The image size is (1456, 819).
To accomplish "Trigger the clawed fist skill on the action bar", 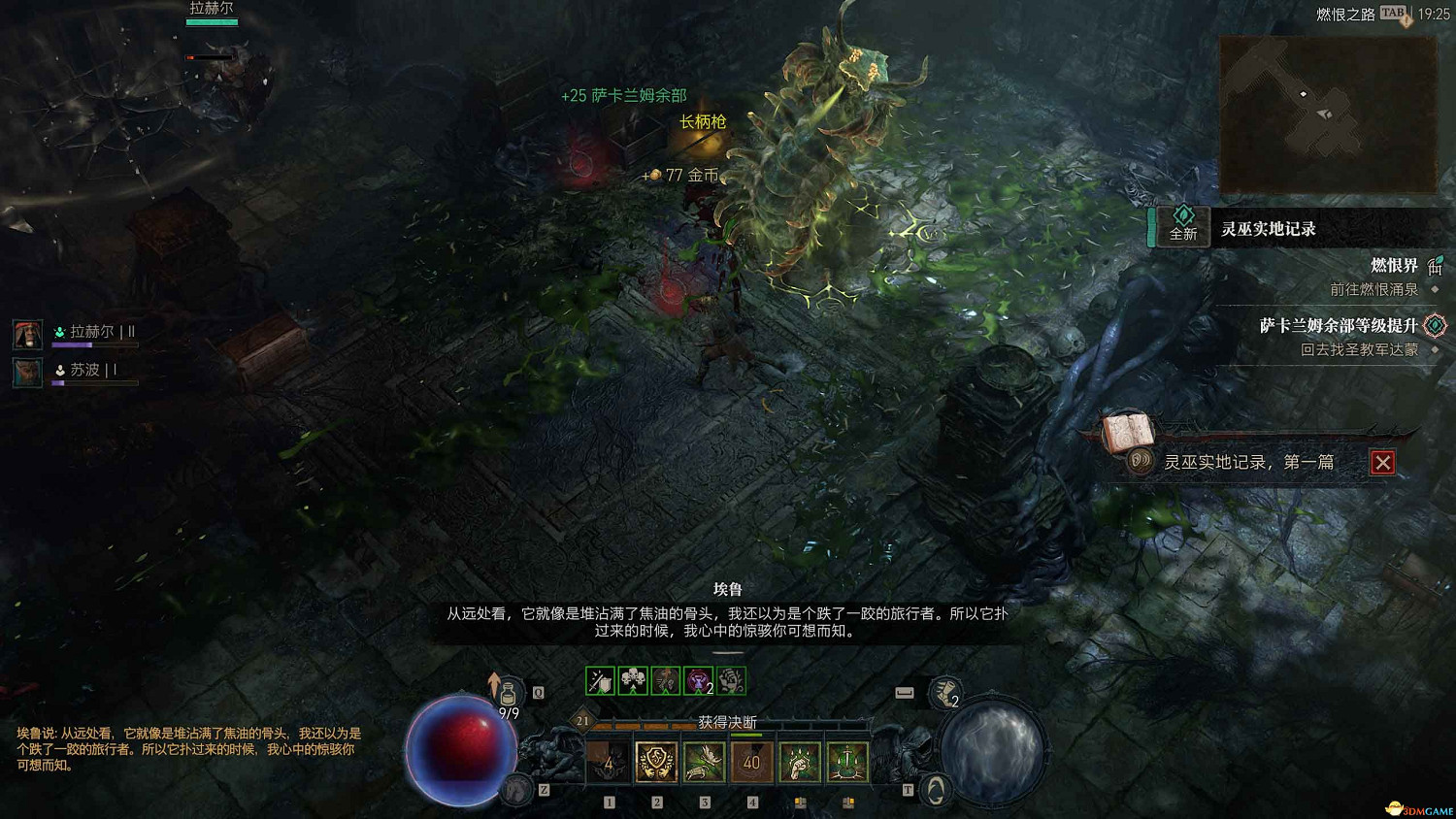I will point(801,762).
